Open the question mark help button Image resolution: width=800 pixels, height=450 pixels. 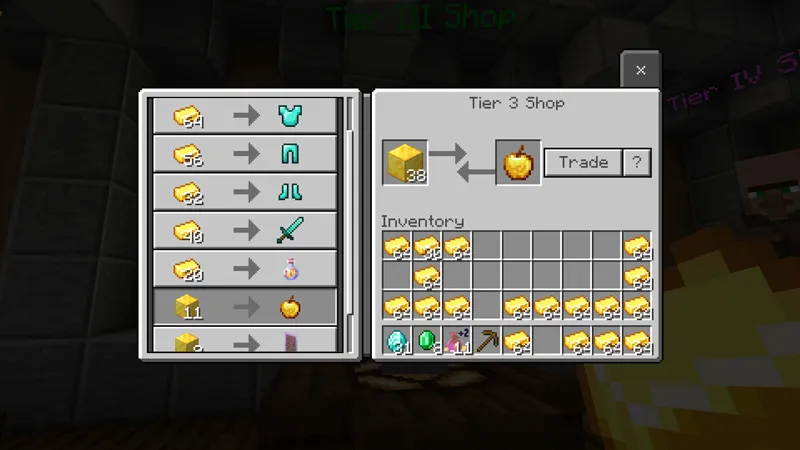(636, 162)
